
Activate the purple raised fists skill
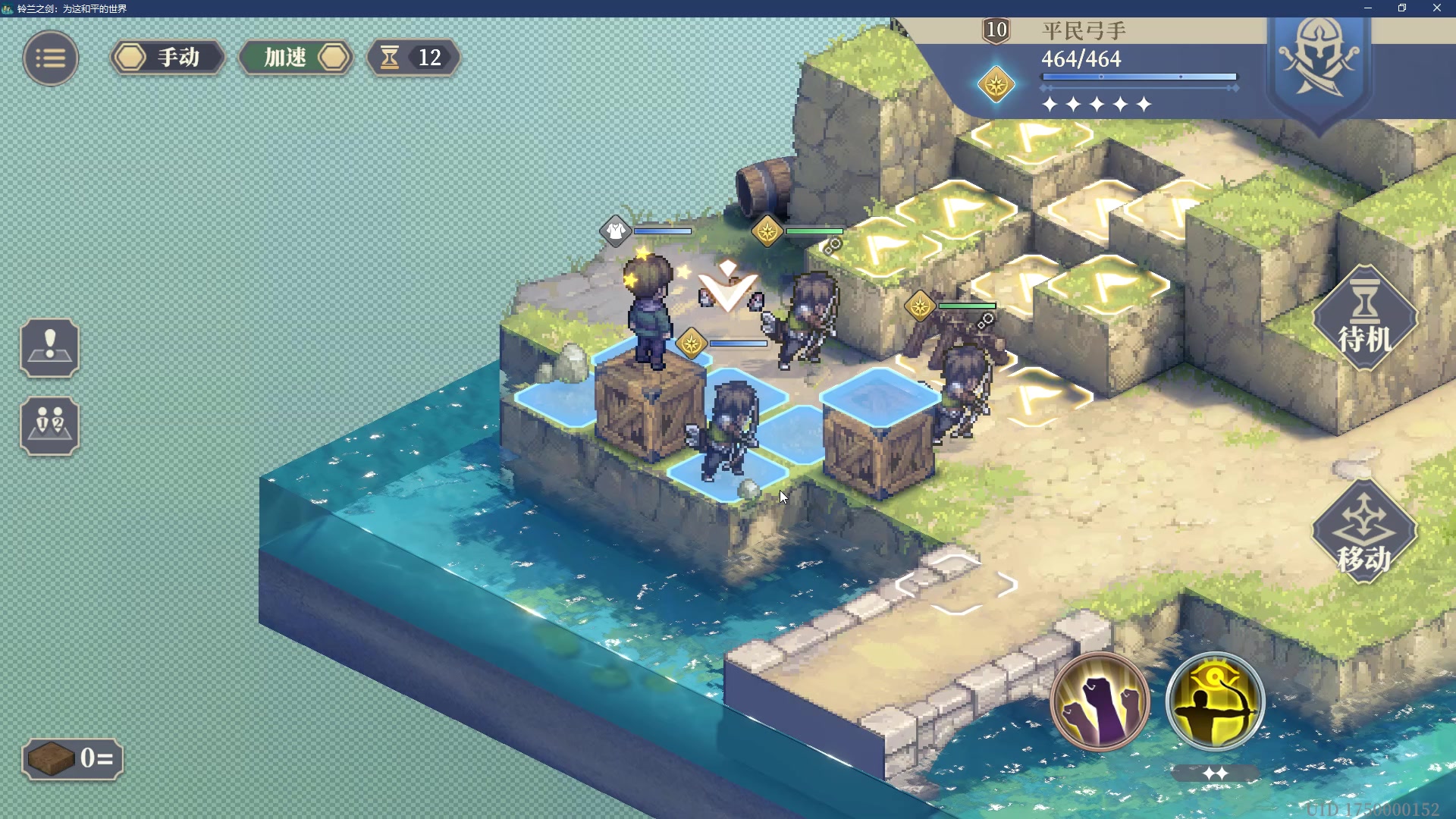click(1100, 701)
